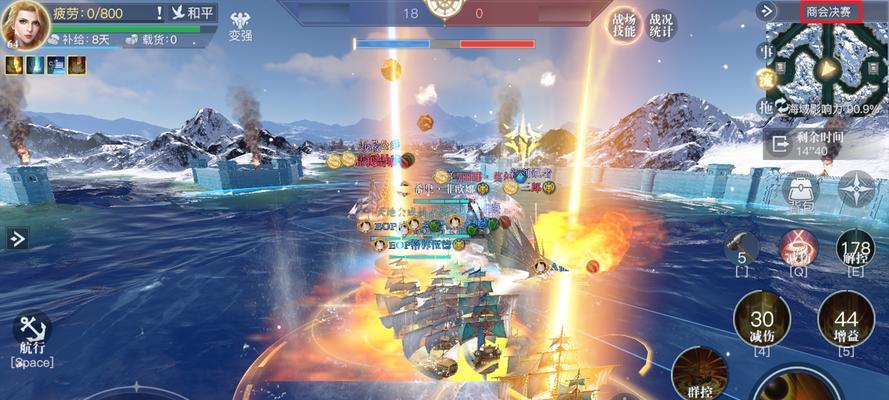This screenshot has width=889, height=400.
Task: Use the red swirl skill
Action: pos(797,246)
